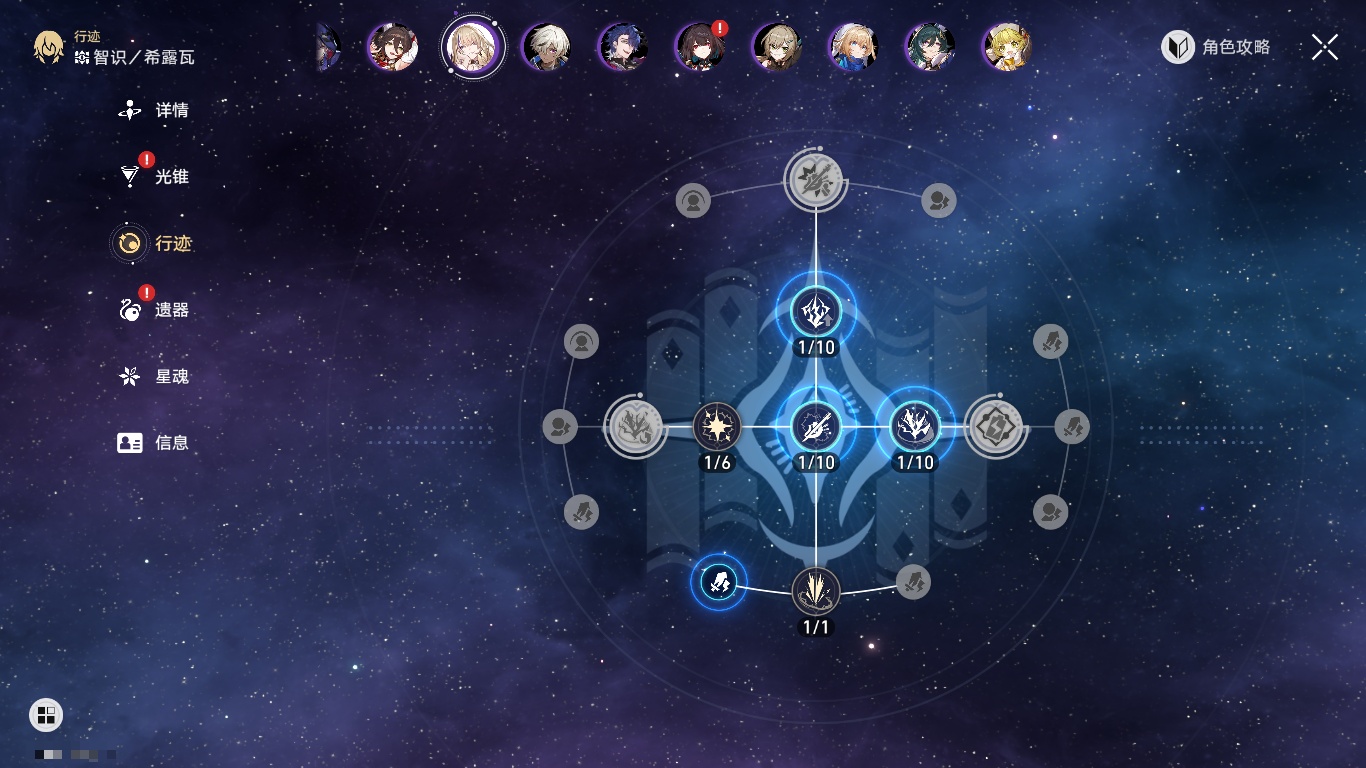Open the 1/1 technique trace node

click(x=816, y=591)
